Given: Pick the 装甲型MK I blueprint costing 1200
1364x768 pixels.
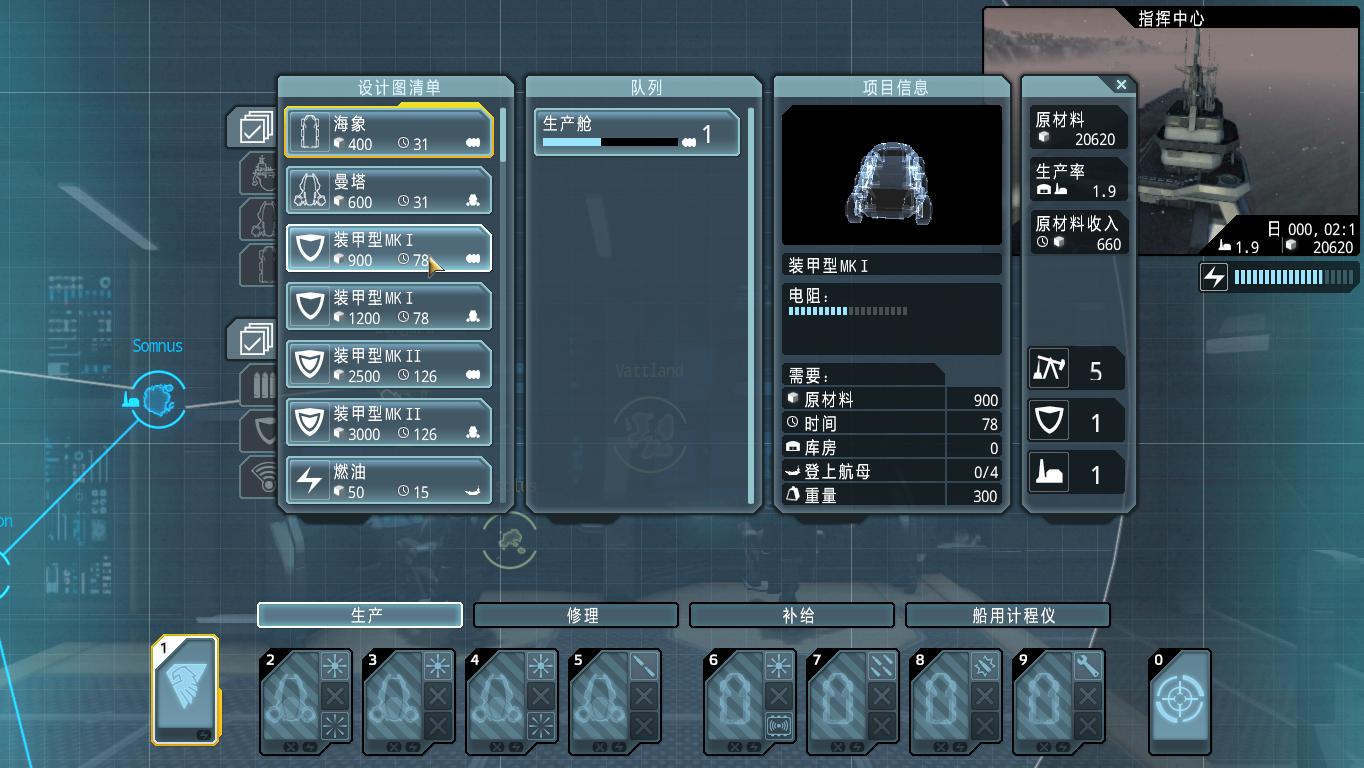Looking at the screenshot, I should point(389,306).
